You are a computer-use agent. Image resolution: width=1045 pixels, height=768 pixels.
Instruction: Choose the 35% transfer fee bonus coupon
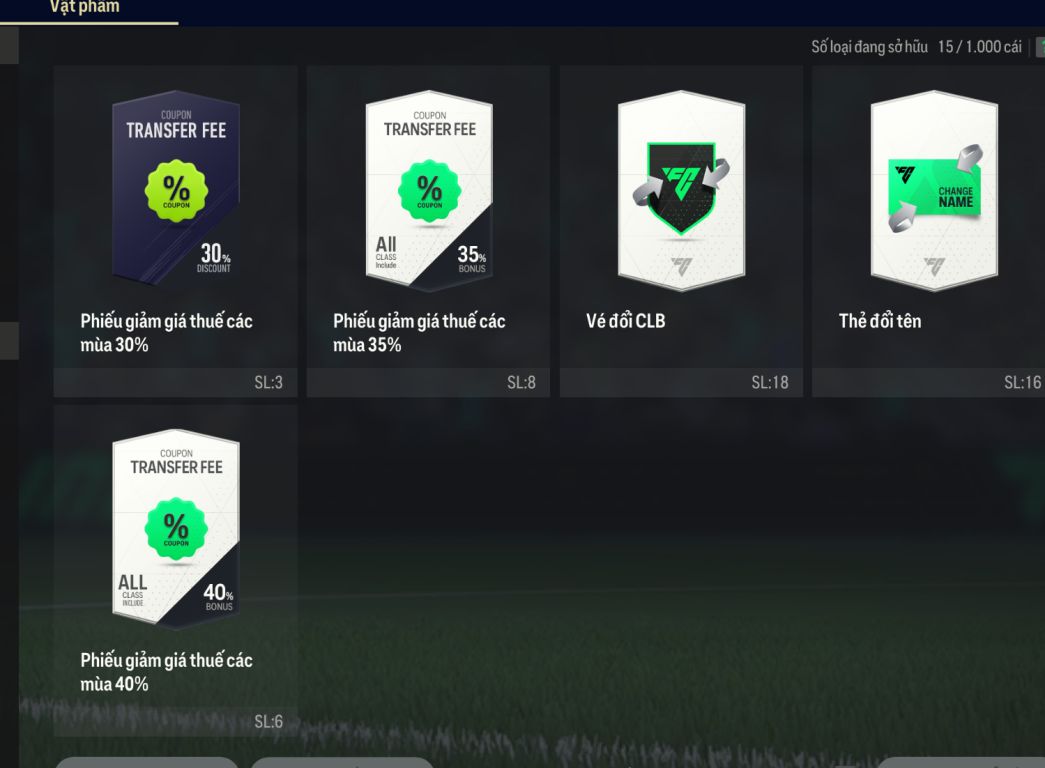tap(429, 230)
